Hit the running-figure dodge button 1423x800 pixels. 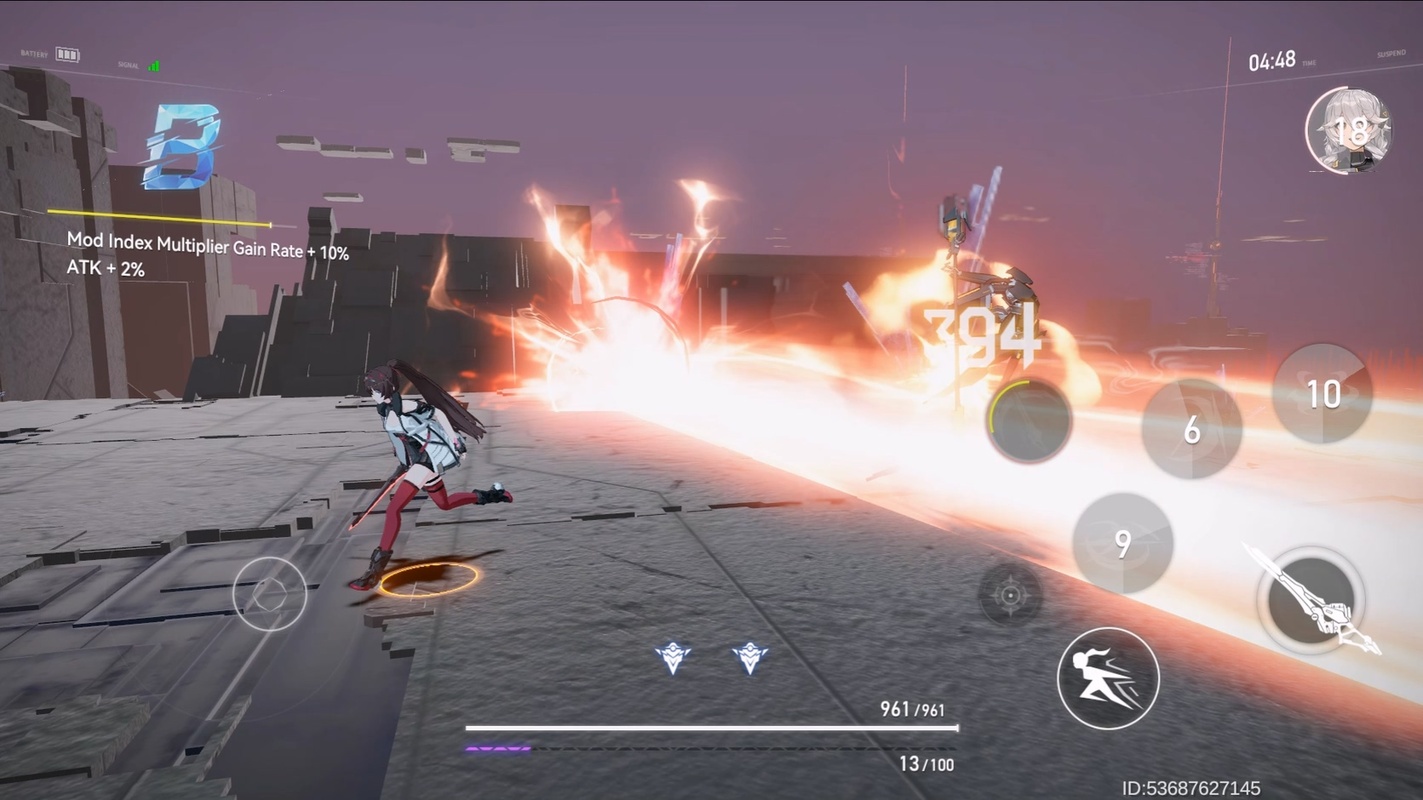click(x=1108, y=678)
